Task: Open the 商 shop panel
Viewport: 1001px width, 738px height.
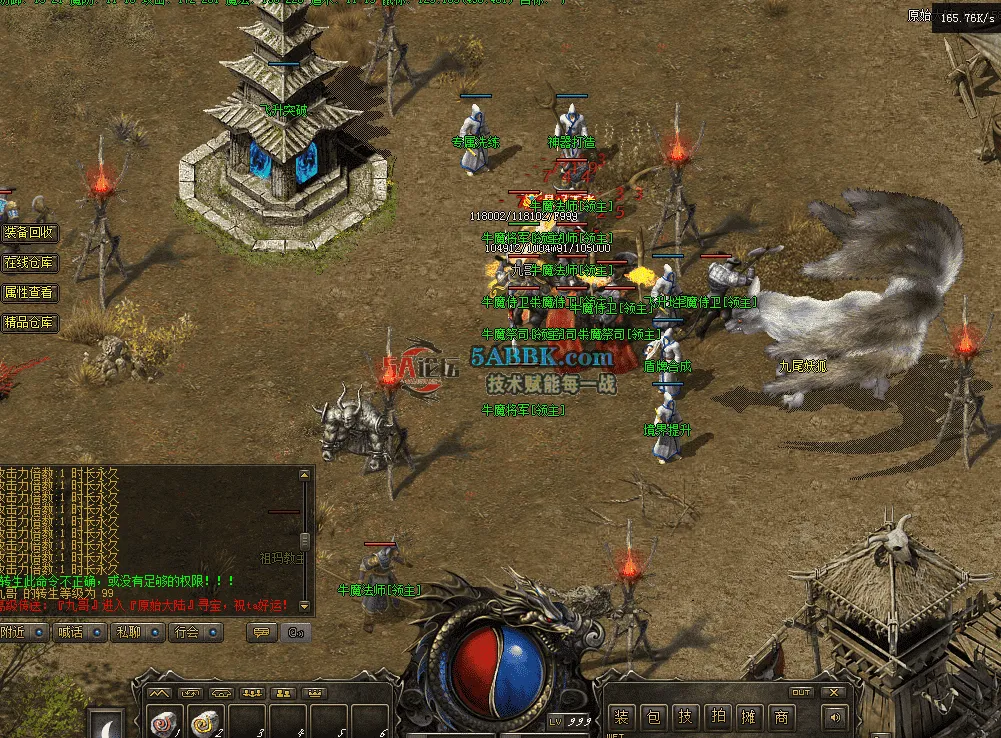Action: click(781, 717)
